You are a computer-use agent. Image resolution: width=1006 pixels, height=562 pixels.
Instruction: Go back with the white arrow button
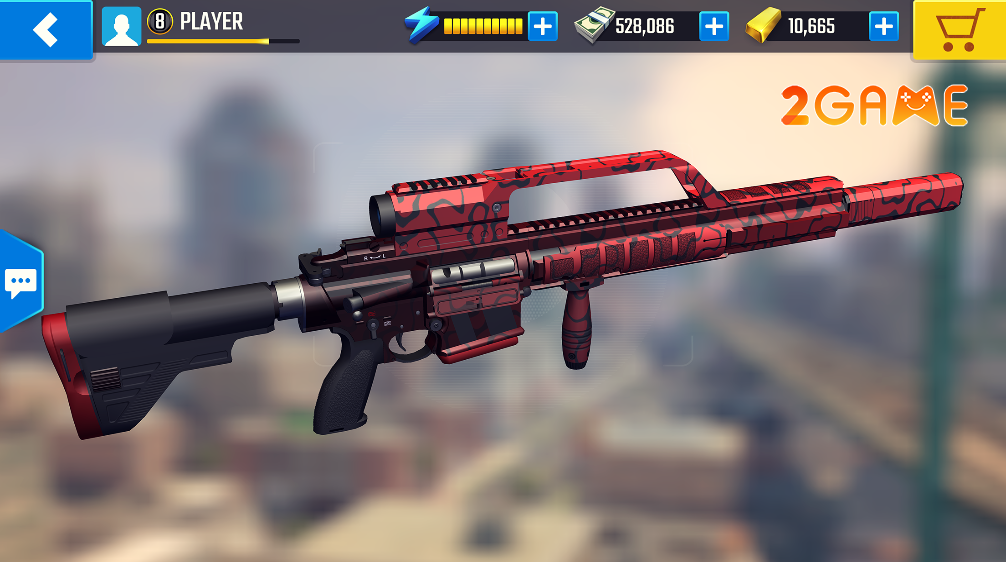tap(45, 29)
